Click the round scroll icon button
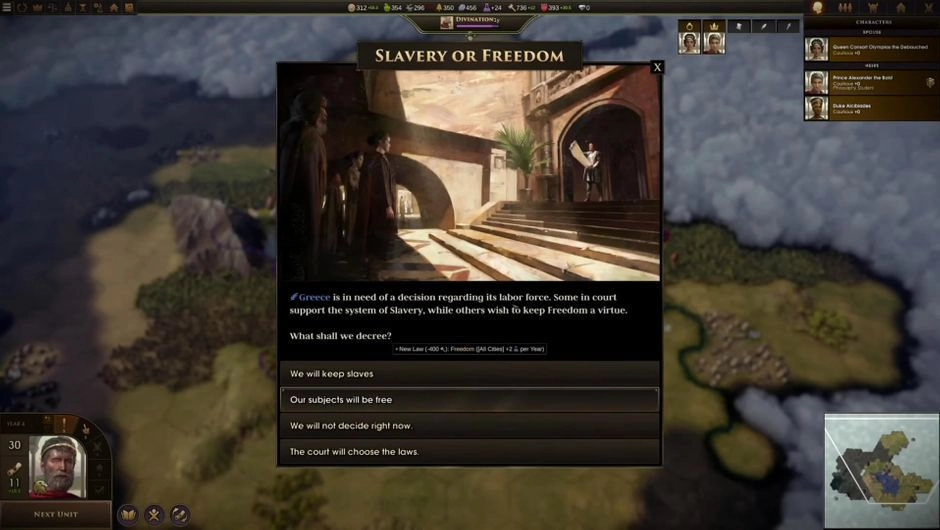940x530 pixels. 179,515
